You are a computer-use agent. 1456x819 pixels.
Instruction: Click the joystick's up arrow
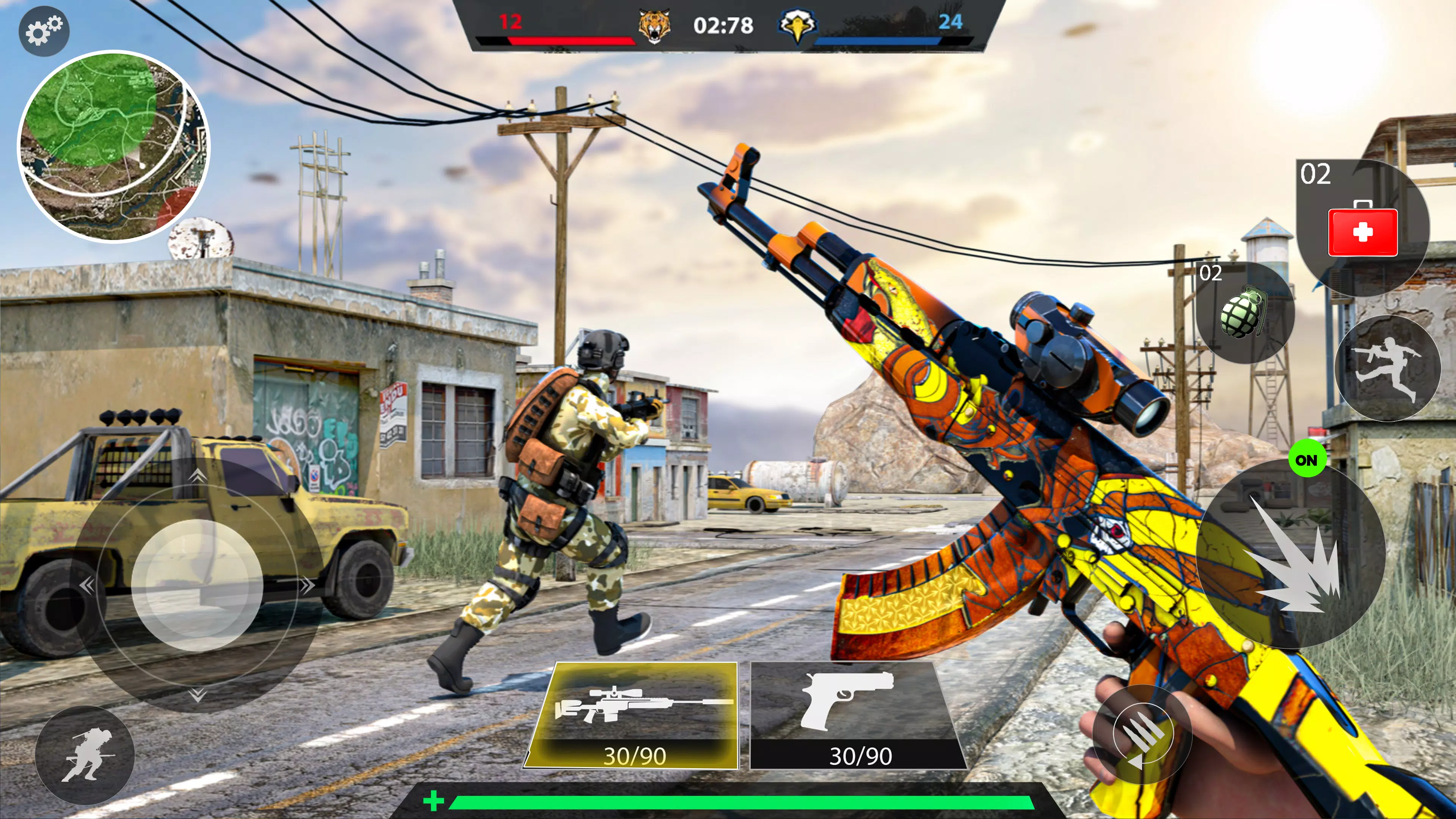point(197,477)
